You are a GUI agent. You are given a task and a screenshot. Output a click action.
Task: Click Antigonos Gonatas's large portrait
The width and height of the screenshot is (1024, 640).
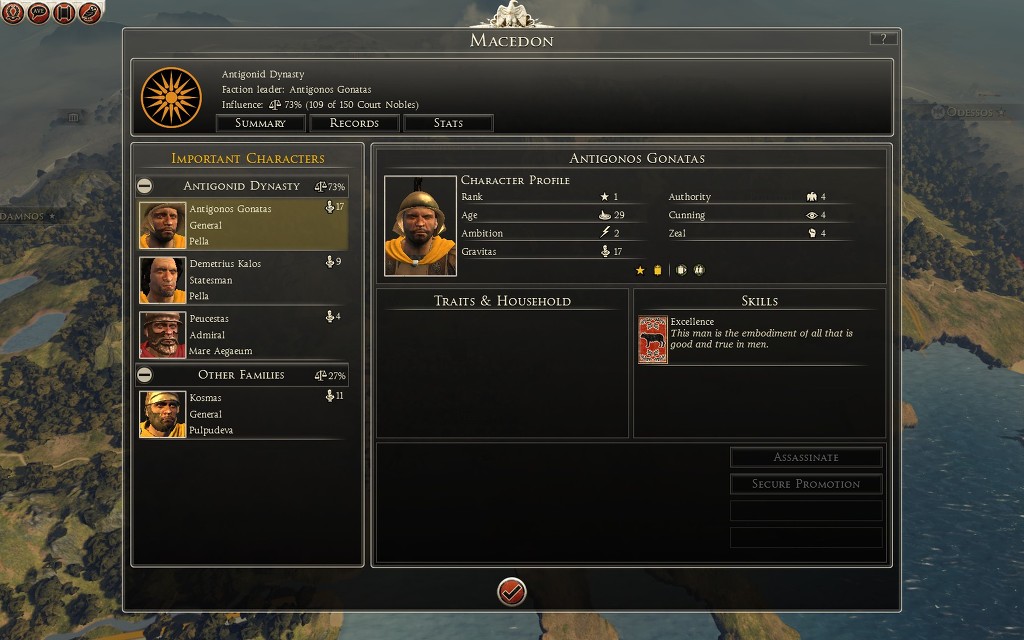coord(420,226)
